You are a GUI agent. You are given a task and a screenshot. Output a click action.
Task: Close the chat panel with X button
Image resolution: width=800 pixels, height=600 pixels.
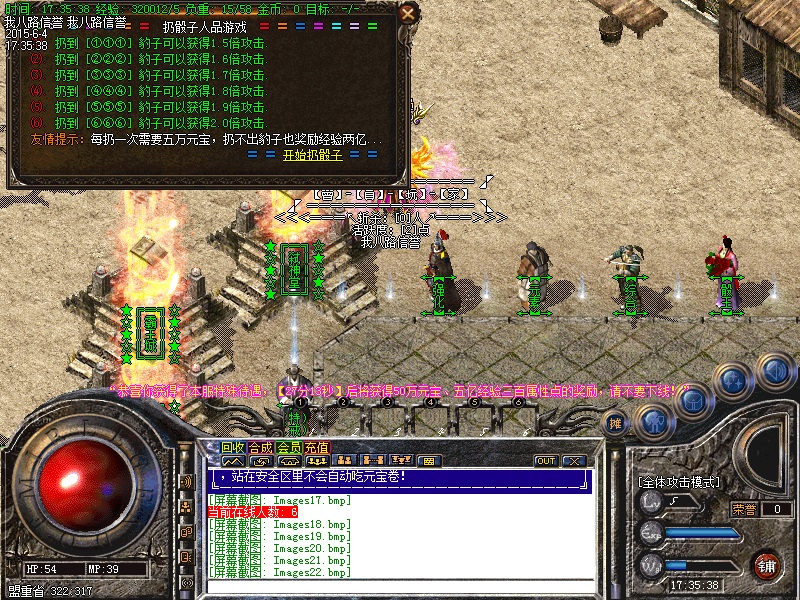(x=573, y=461)
